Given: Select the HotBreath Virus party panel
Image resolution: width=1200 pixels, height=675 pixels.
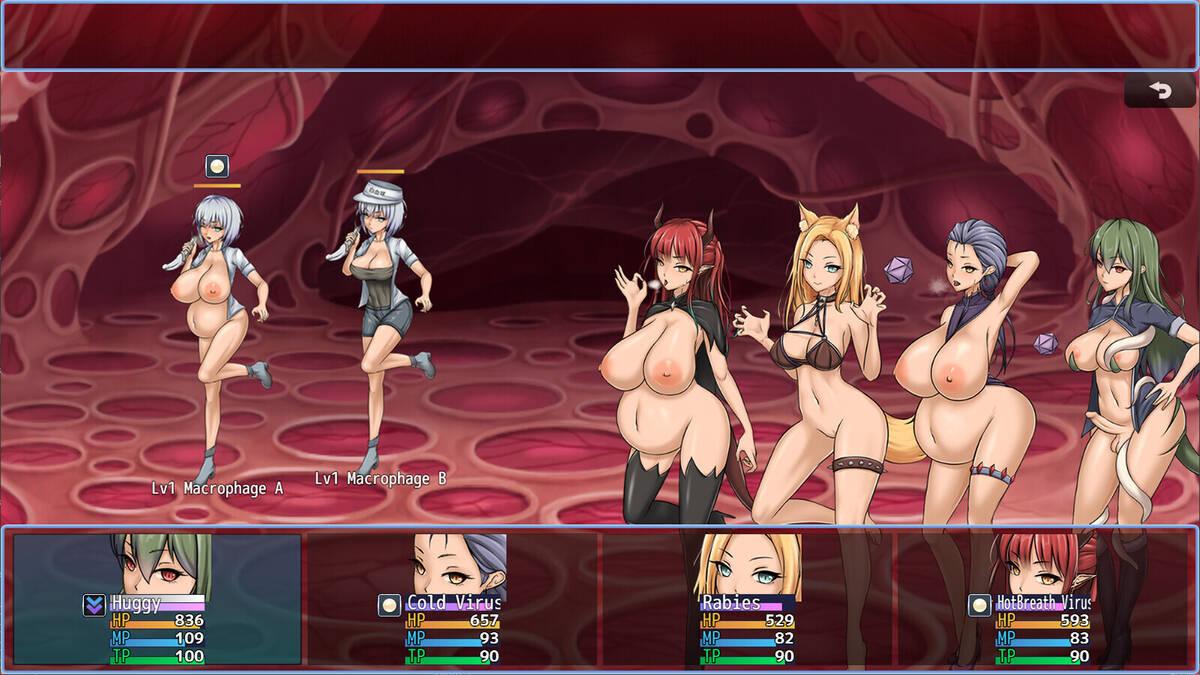Looking at the screenshot, I should 1042,599.
